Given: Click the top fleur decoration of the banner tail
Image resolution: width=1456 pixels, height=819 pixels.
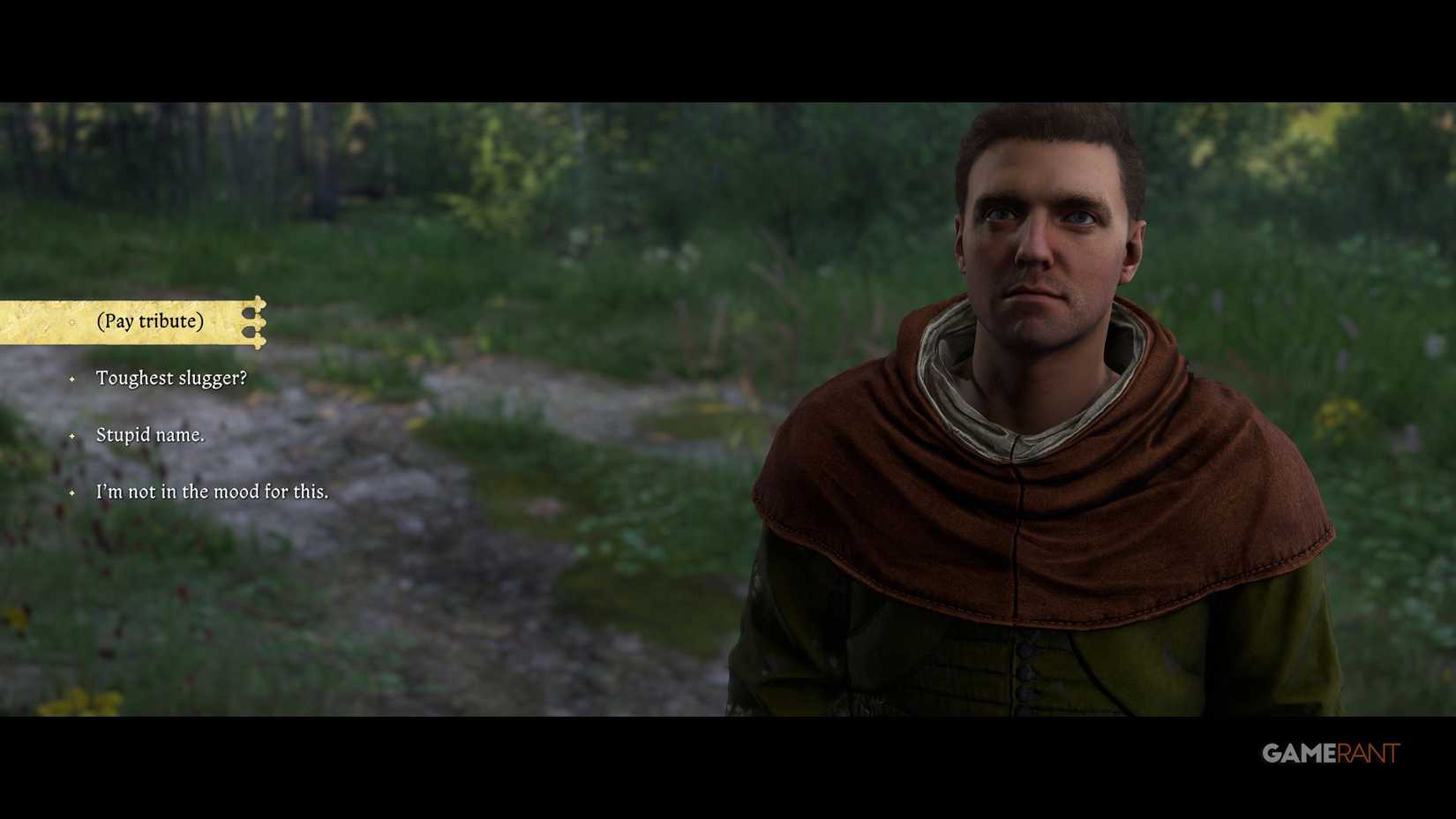Looking at the screenshot, I should coord(259,303).
